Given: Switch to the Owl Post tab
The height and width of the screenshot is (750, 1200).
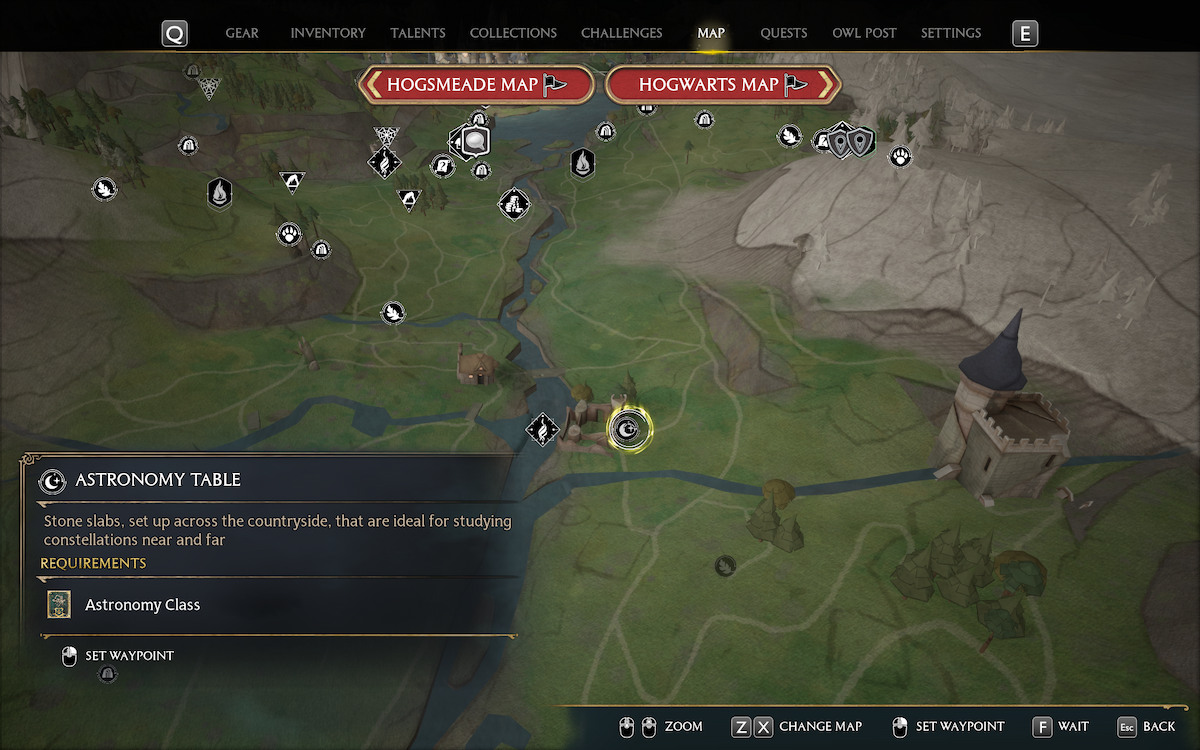Looking at the screenshot, I should tap(864, 33).
